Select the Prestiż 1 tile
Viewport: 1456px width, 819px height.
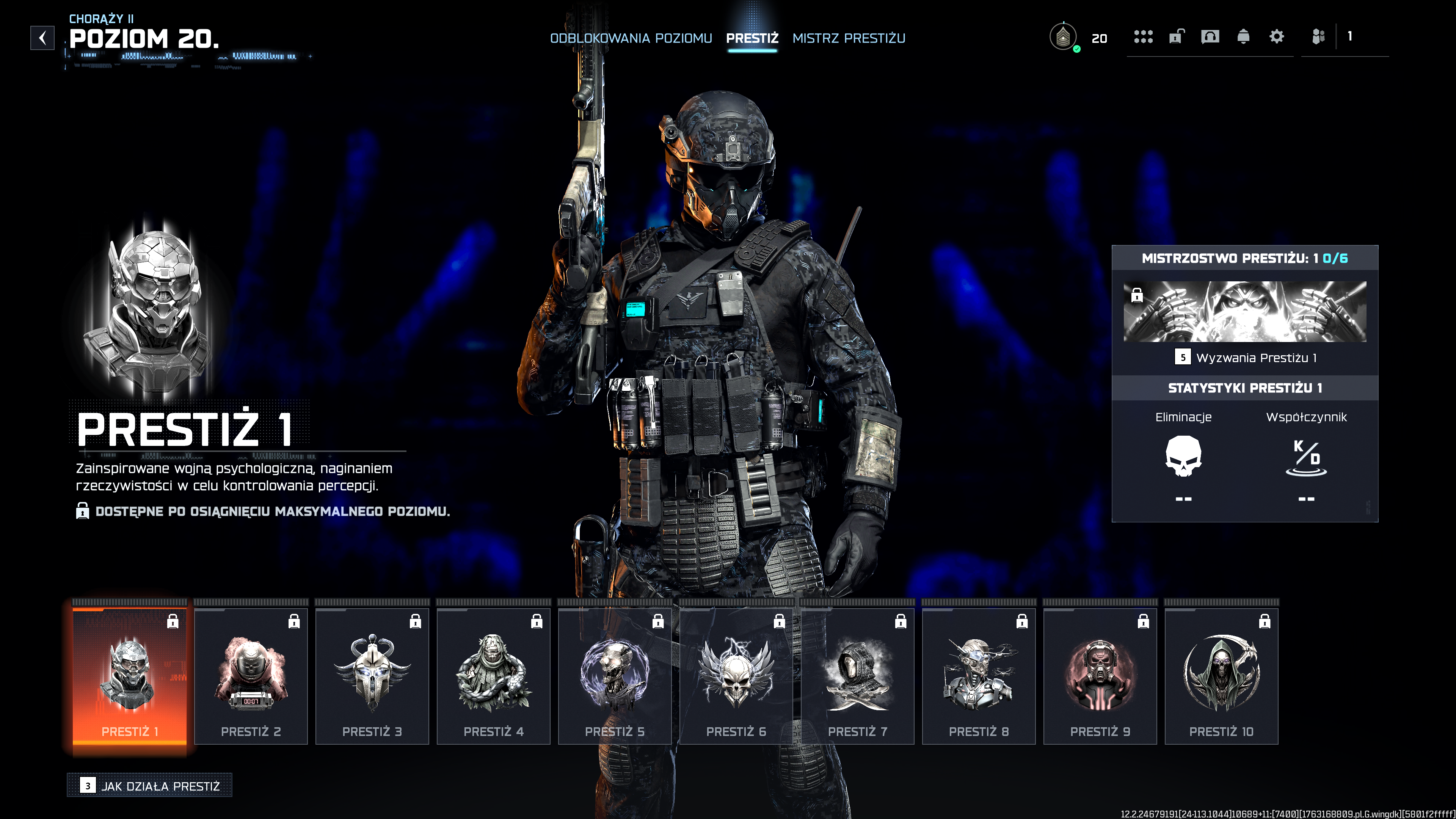click(x=129, y=676)
